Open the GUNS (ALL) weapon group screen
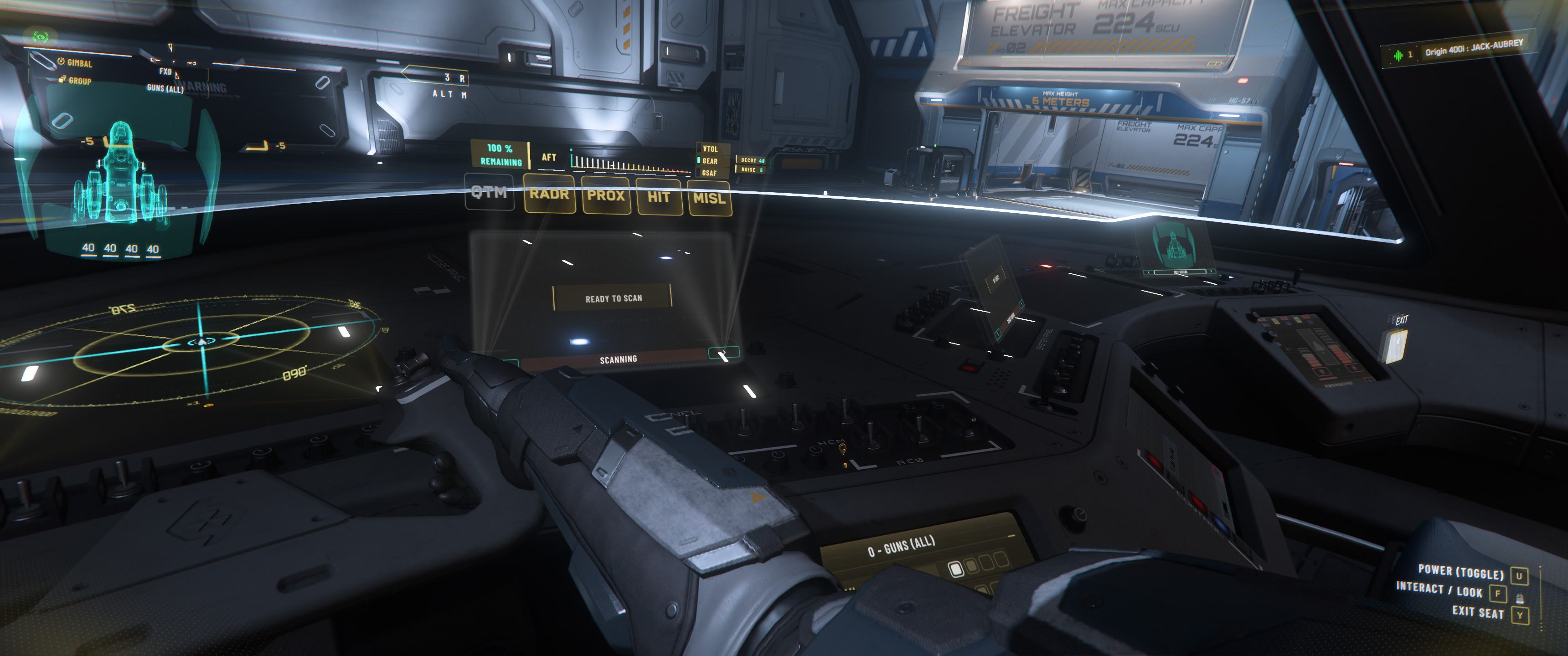The image size is (1568, 656). [901, 548]
